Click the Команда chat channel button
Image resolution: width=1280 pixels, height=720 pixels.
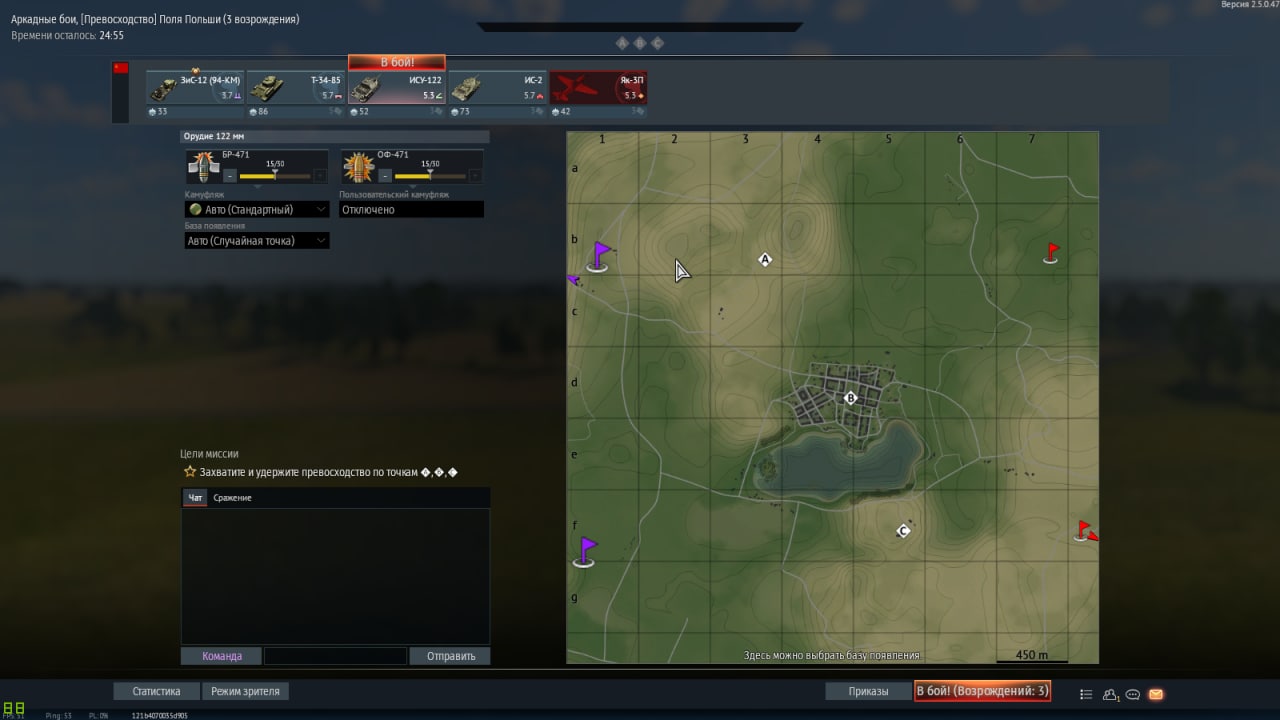tap(221, 656)
